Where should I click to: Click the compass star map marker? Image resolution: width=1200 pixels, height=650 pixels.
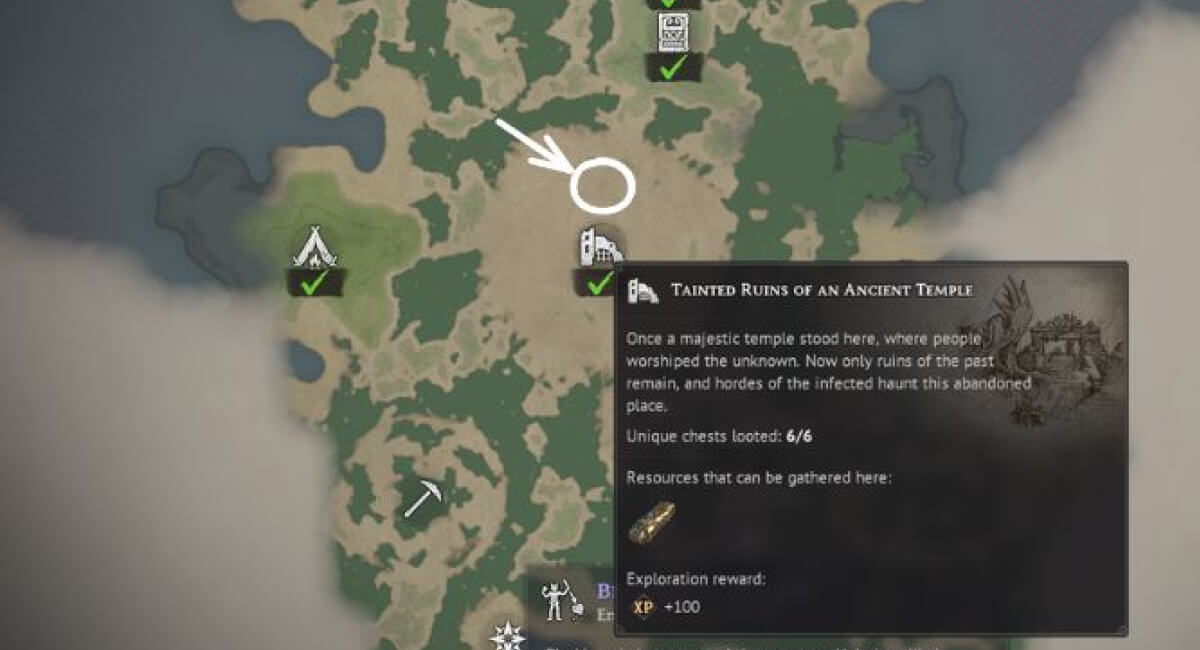507,636
